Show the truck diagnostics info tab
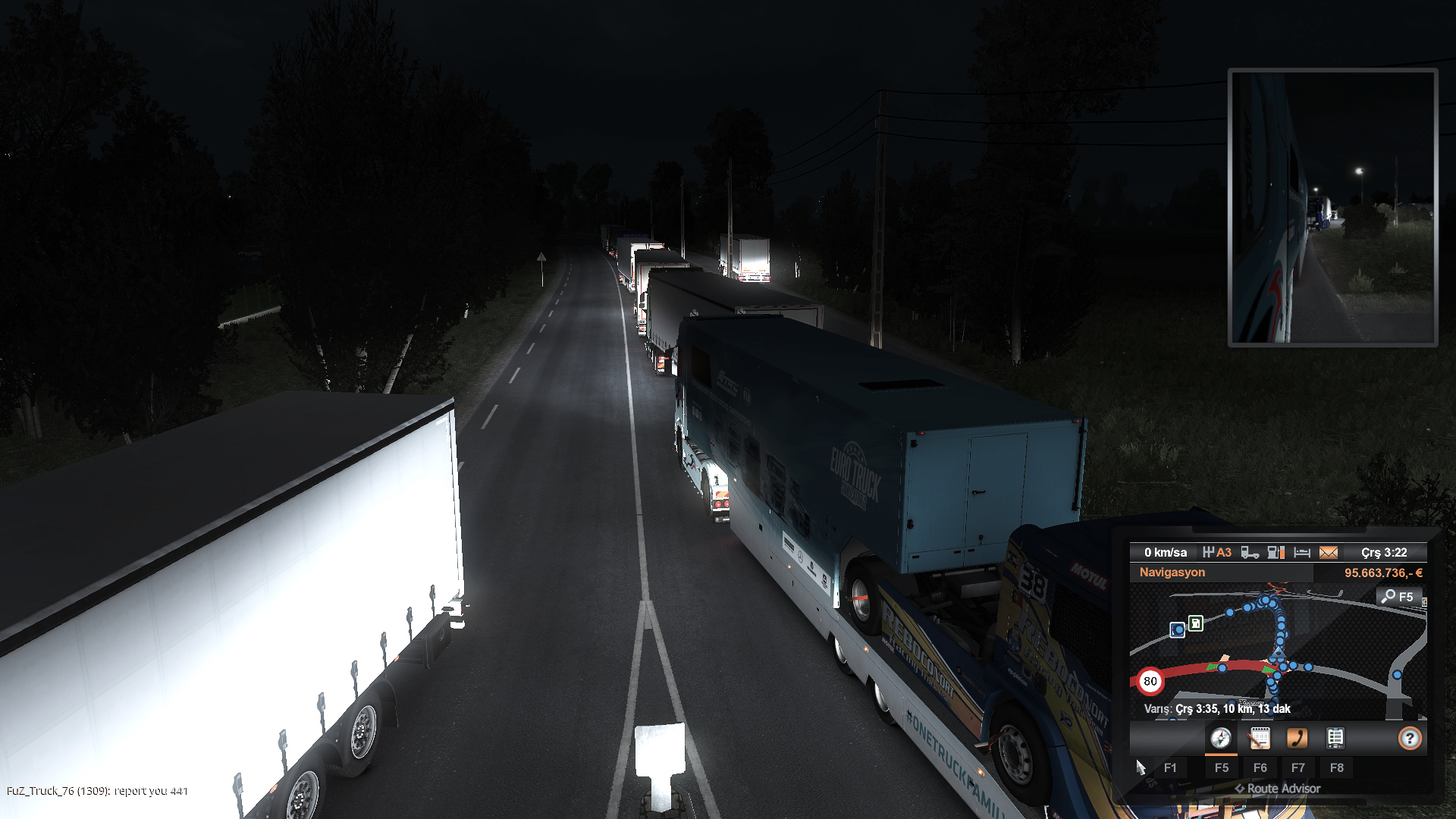The image size is (1456, 819). point(1335,738)
